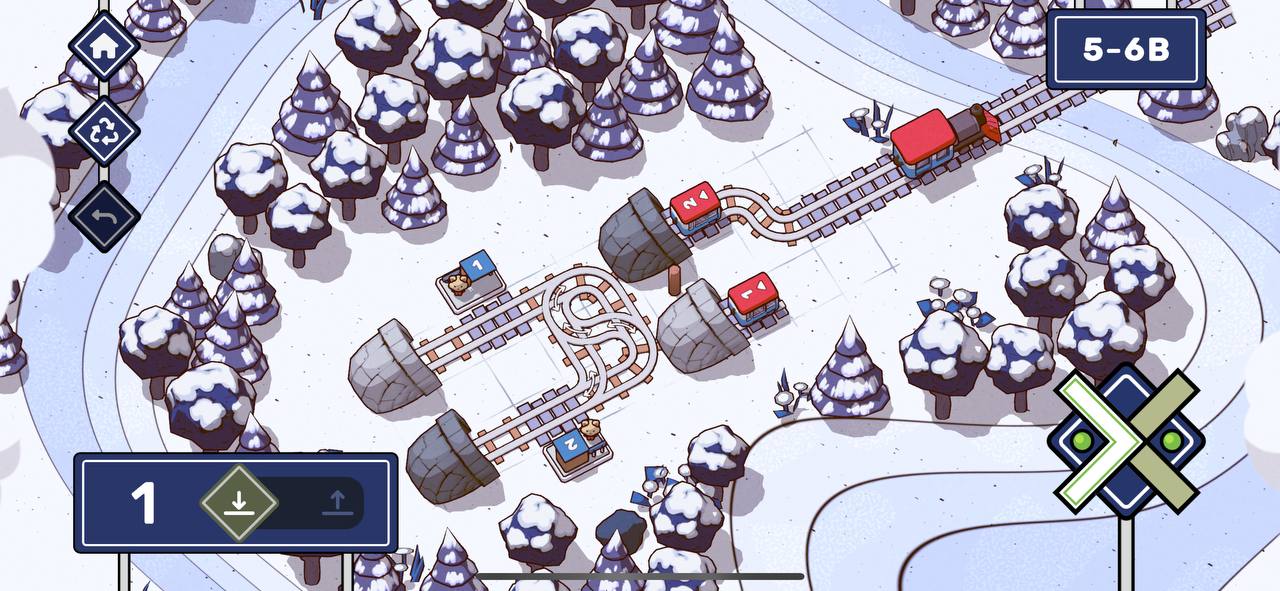Viewport: 1280px width, 591px height.
Task: Return to the home menu
Action: (103, 45)
